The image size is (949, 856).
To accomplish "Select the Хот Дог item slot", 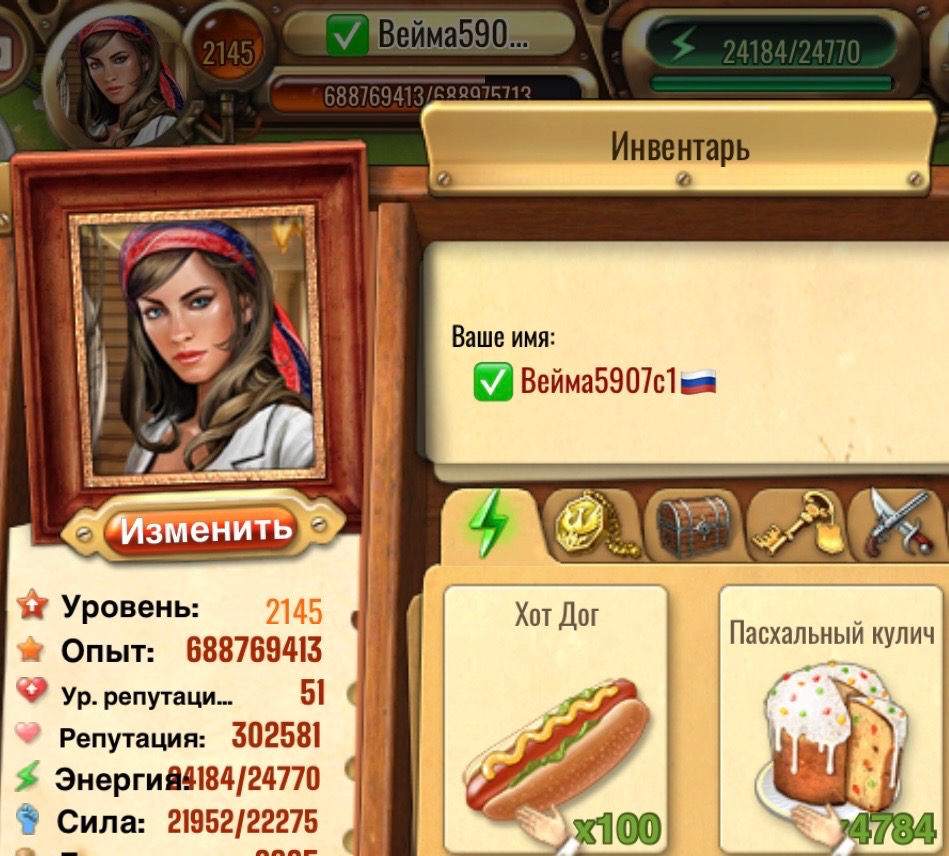I will click(556, 717).
